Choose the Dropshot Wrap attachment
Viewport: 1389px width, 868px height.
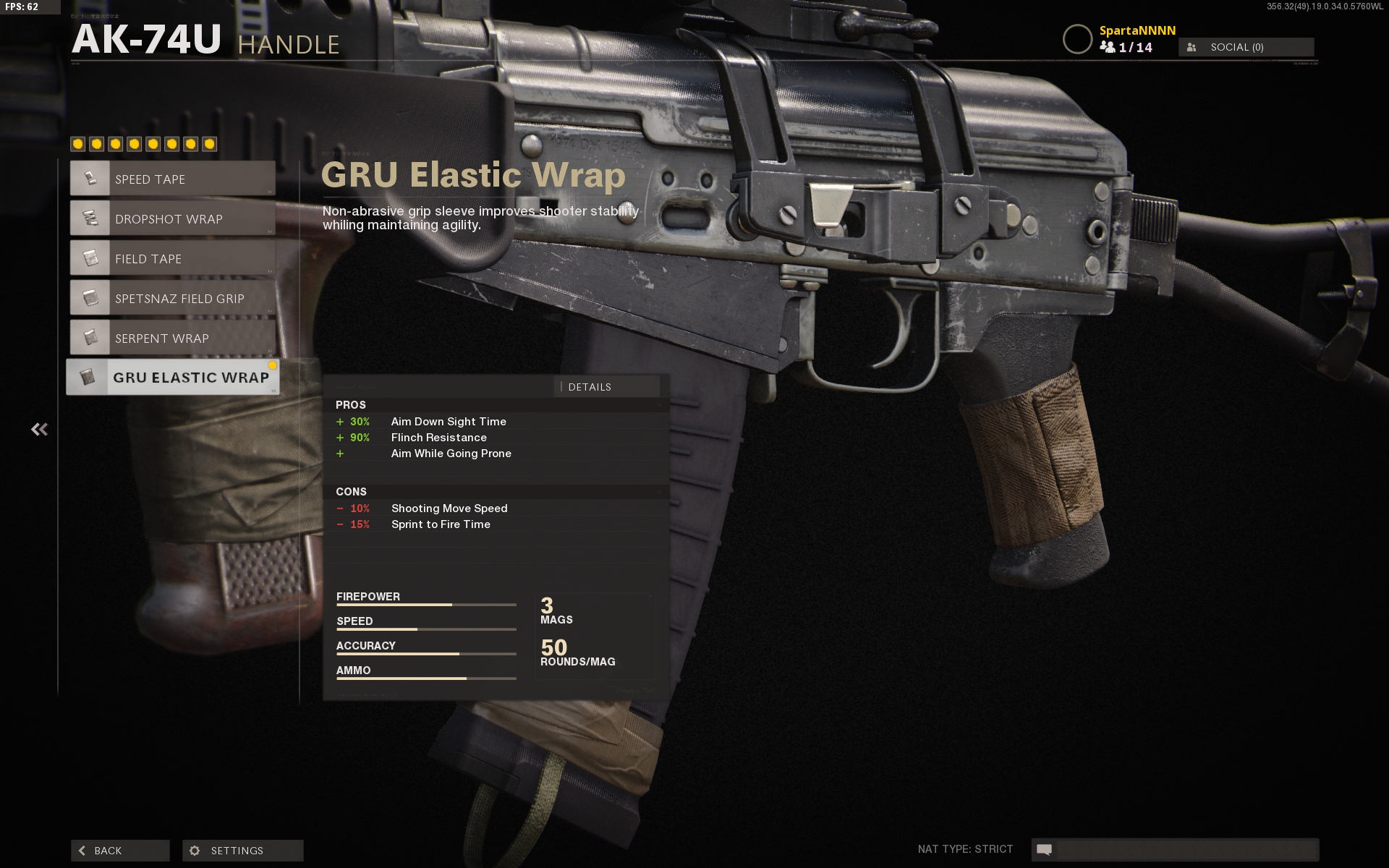click(x=173, y=218)
